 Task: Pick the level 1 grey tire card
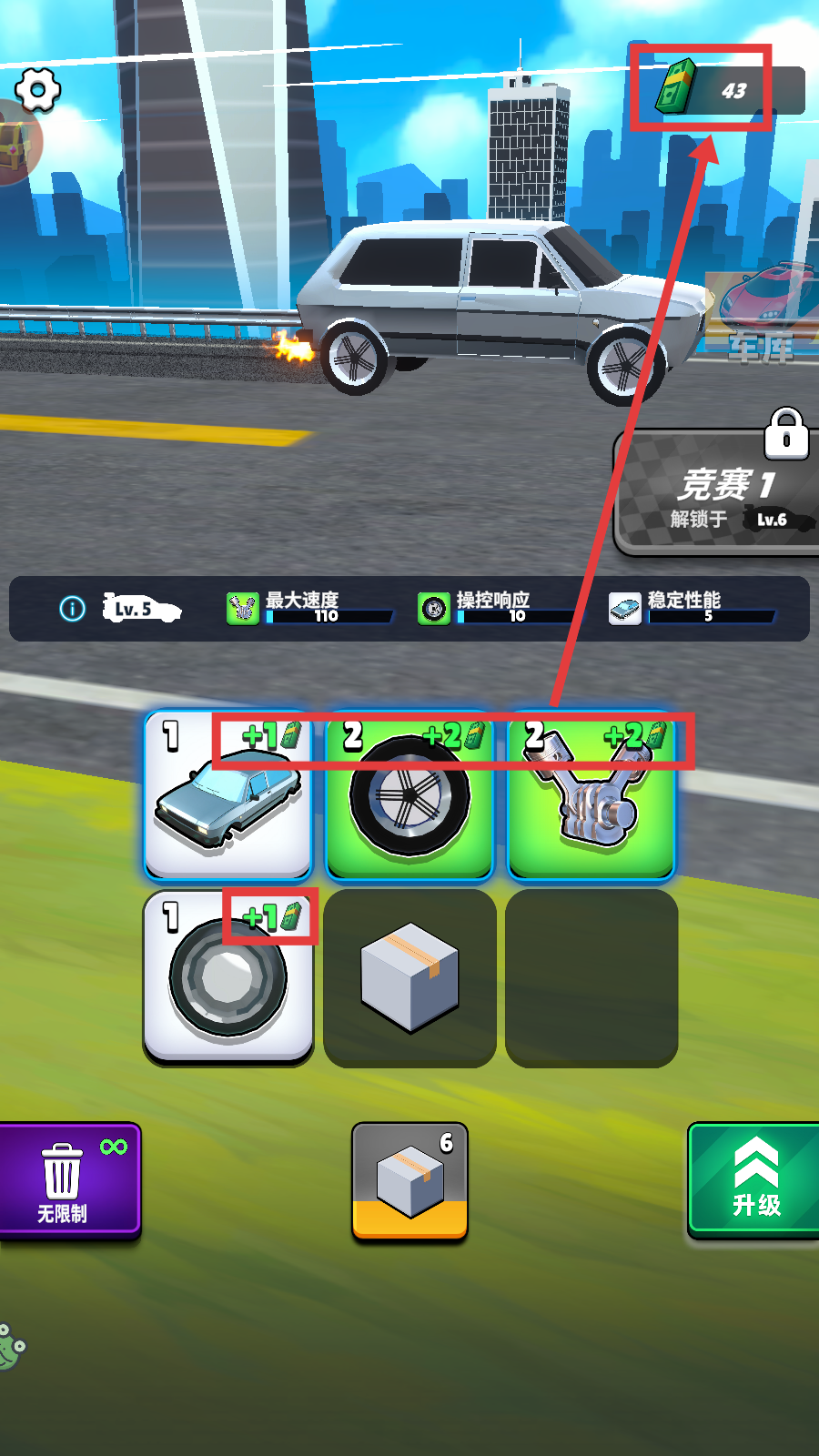[x=227, y=976]
